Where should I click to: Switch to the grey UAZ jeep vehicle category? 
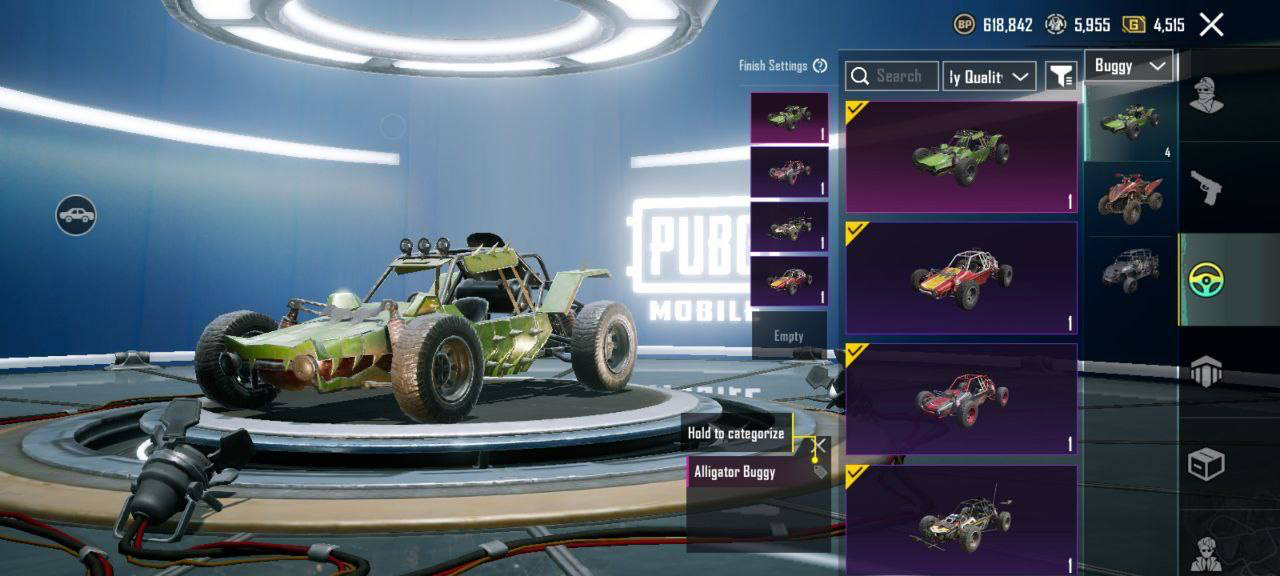(x=1131, y=270)
